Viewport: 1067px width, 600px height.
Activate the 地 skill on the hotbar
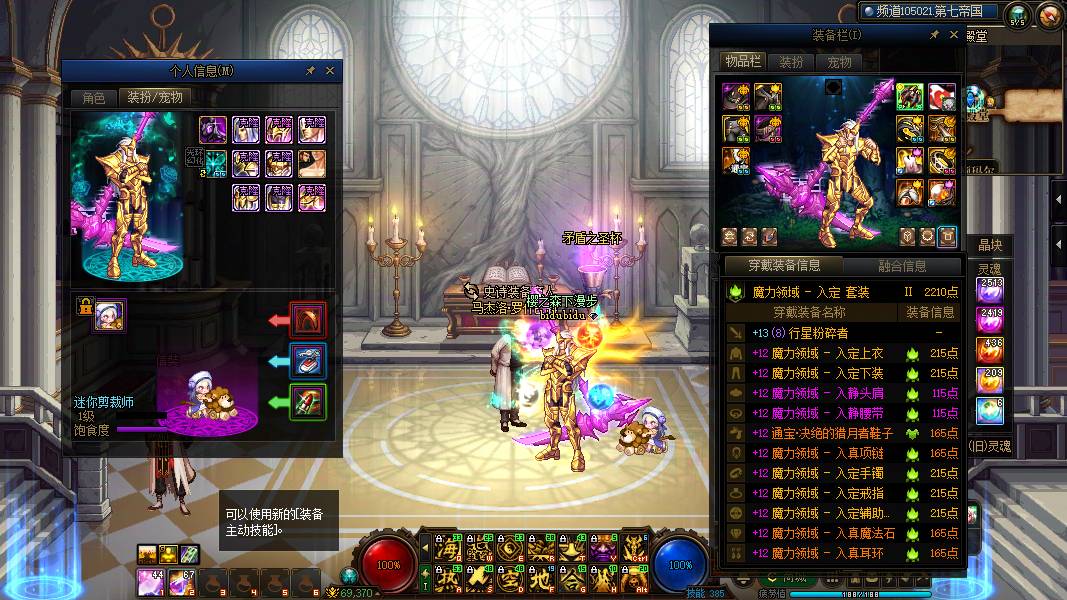pos(542,578)
